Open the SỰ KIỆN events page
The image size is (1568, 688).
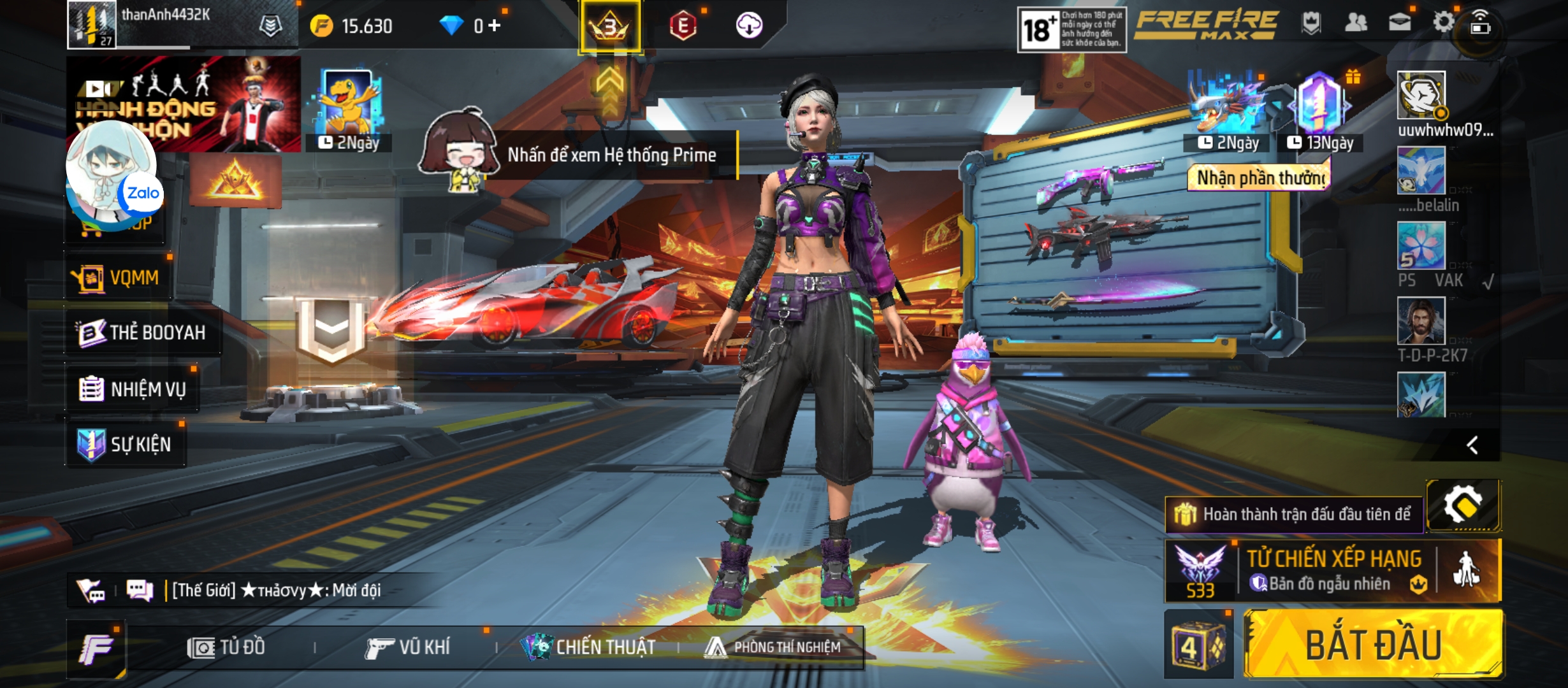(125, 444)
